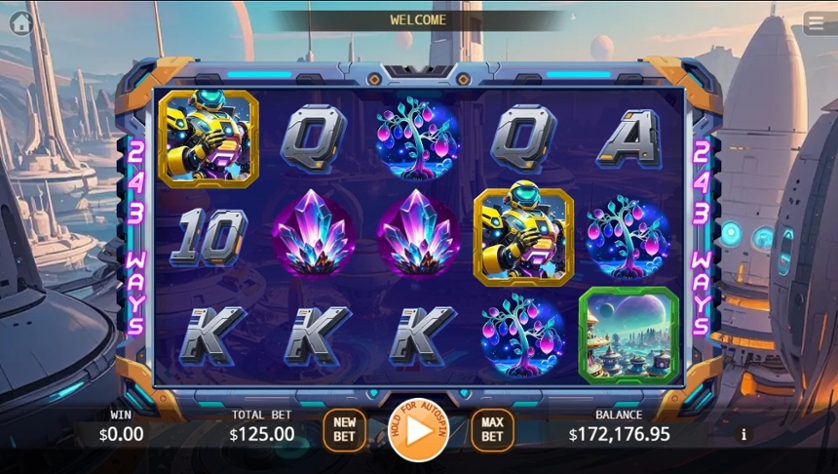This screenshot has height=474, width=838.
Task: Go to the home lobby
Action: tap(21, 22)
